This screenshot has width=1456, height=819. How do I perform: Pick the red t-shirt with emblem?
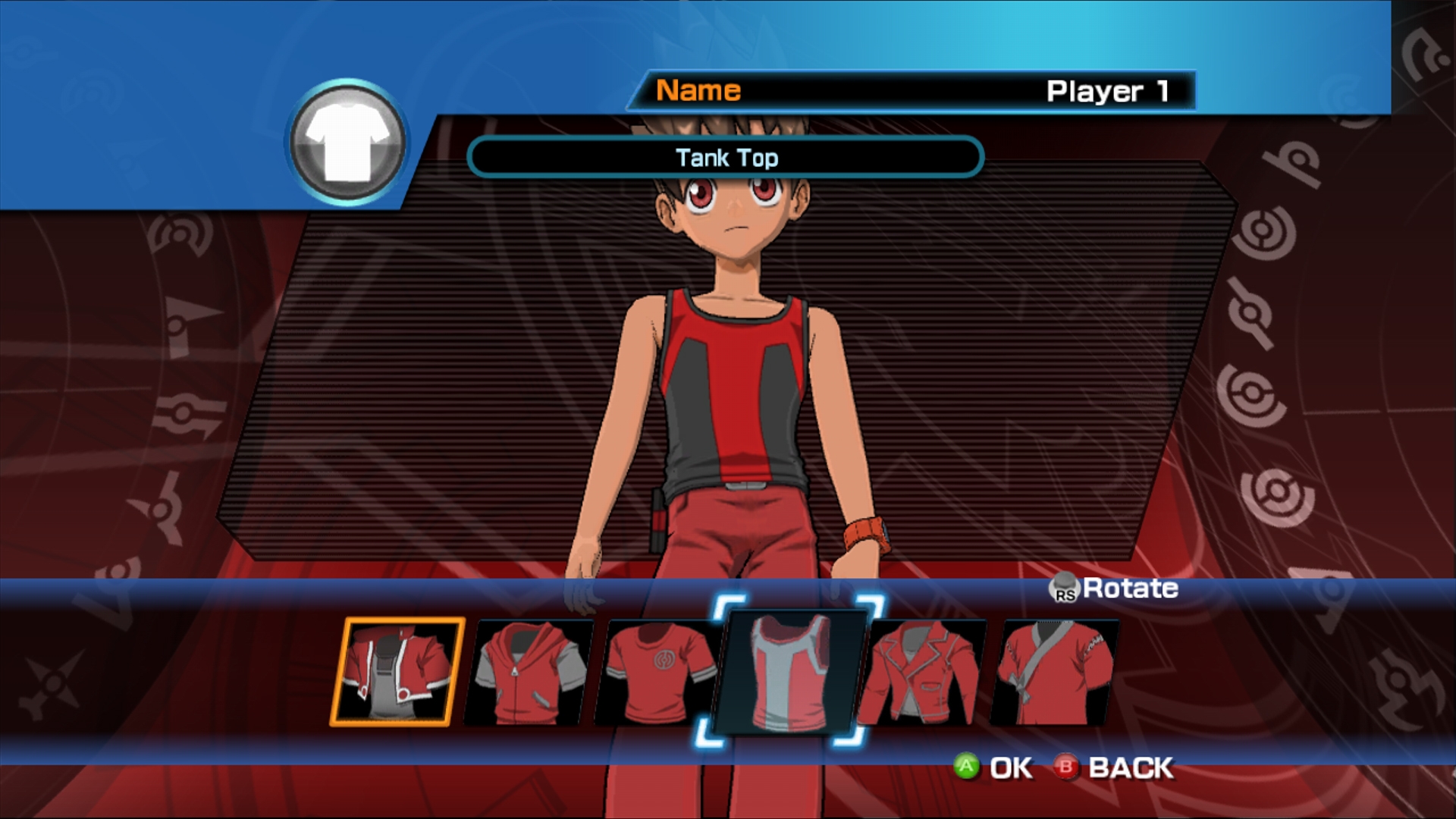[658, 671]
